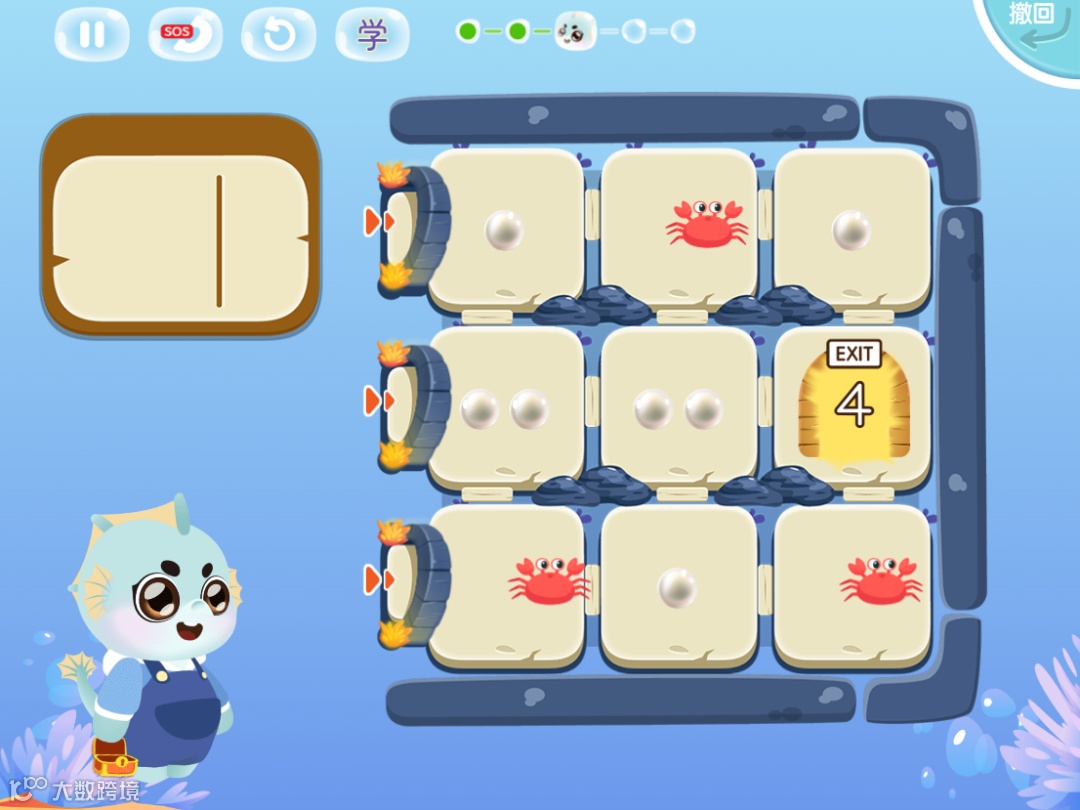
Task: Pause the game with the pause button
Action: pyautogui.click(x=92, y=35)
